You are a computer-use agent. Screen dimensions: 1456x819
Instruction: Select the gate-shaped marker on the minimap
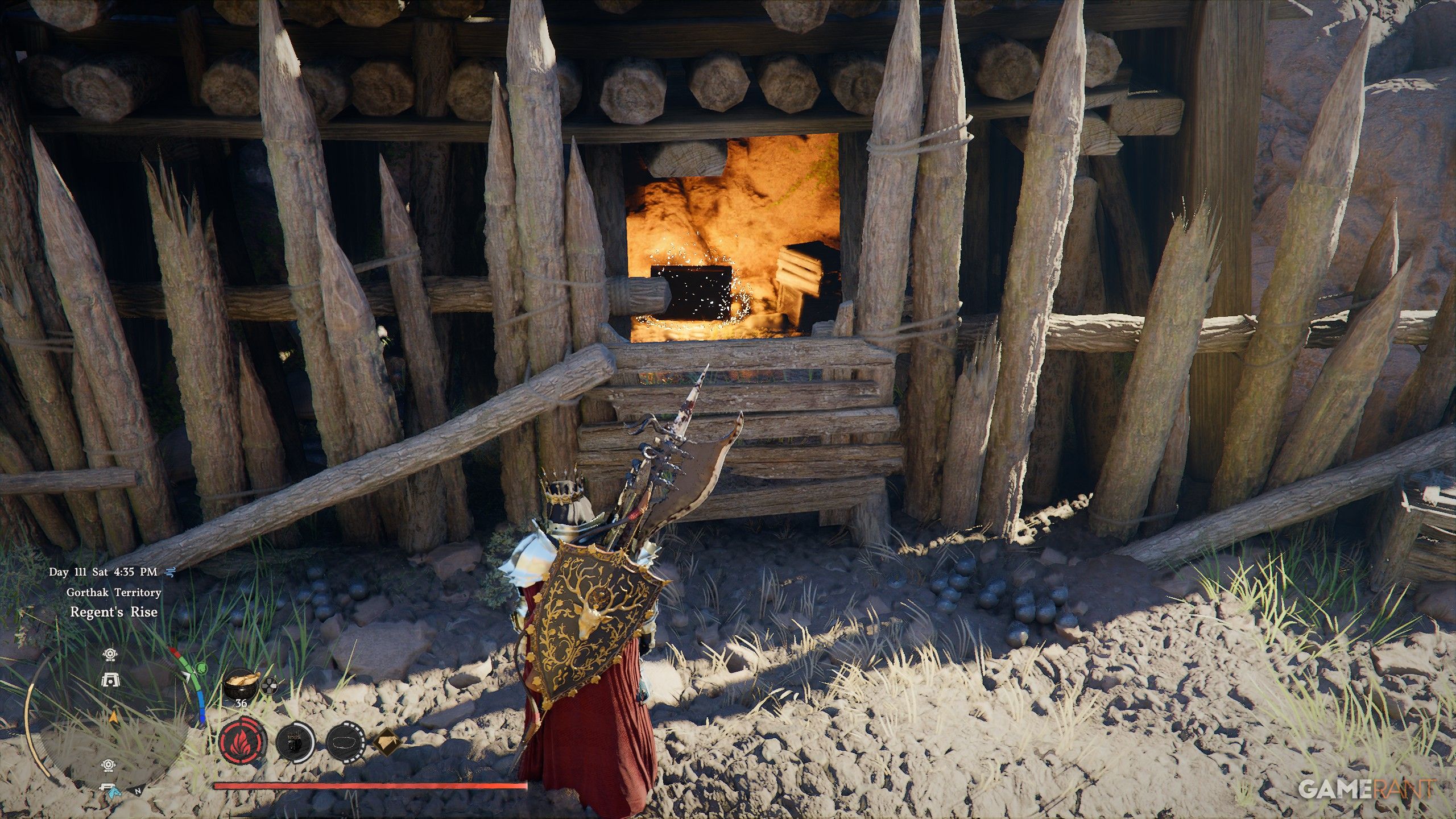point(110,679)
